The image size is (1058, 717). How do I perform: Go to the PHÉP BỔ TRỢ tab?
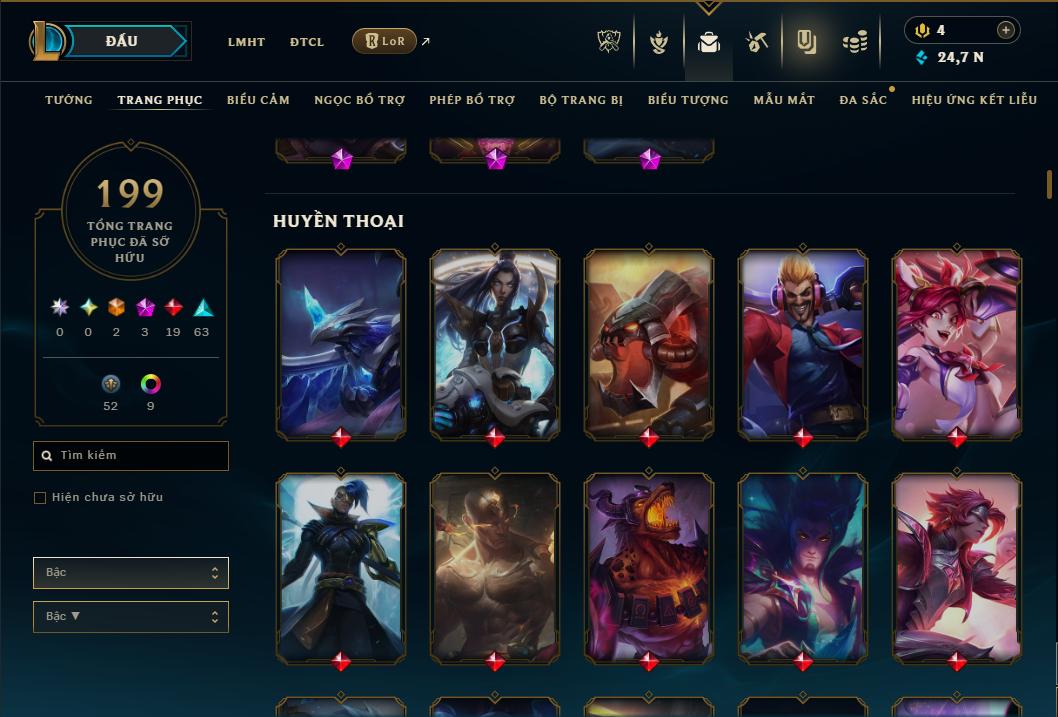472,100
